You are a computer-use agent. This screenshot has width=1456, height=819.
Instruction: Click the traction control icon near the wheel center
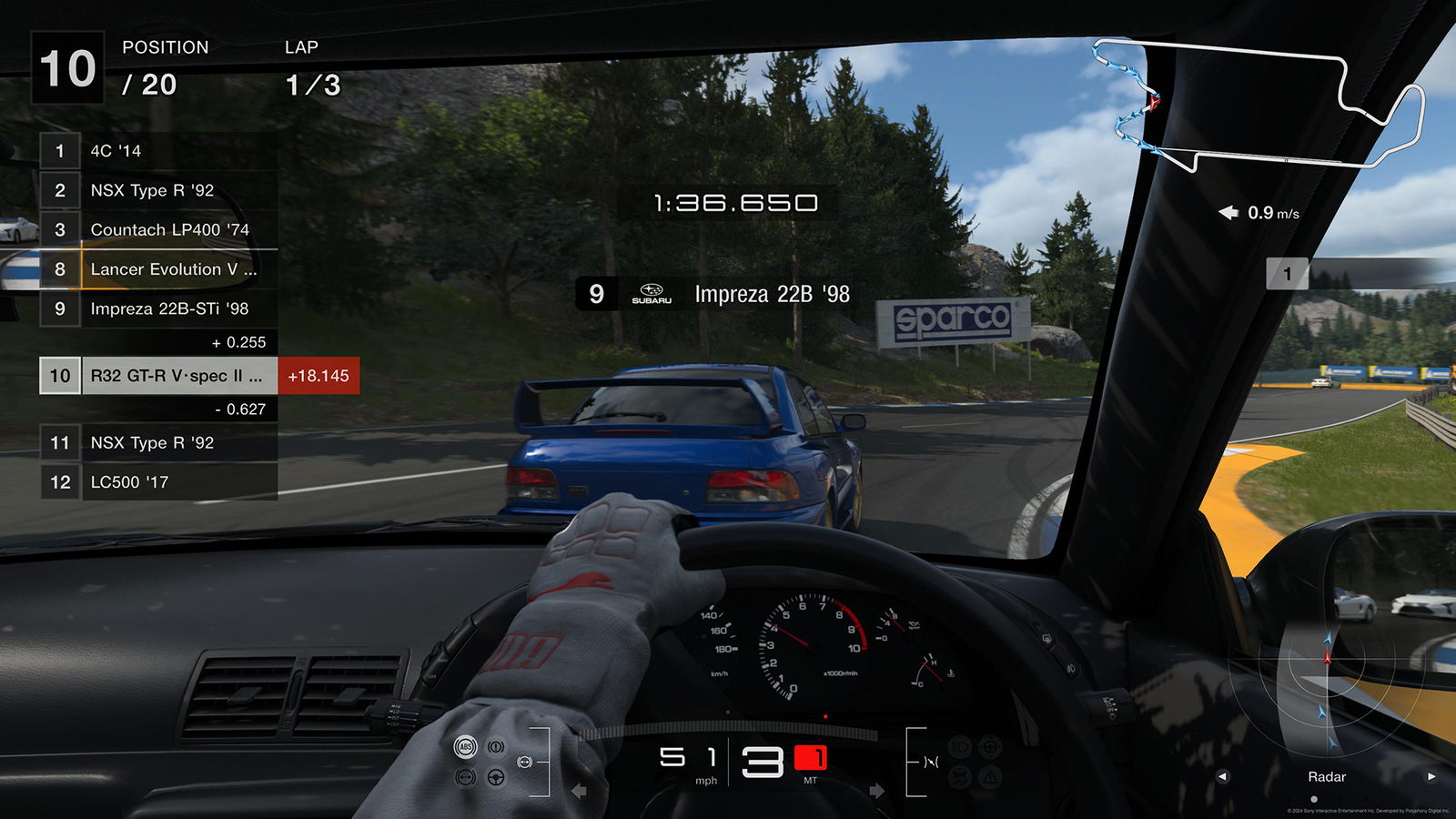(x=524, y=762)
